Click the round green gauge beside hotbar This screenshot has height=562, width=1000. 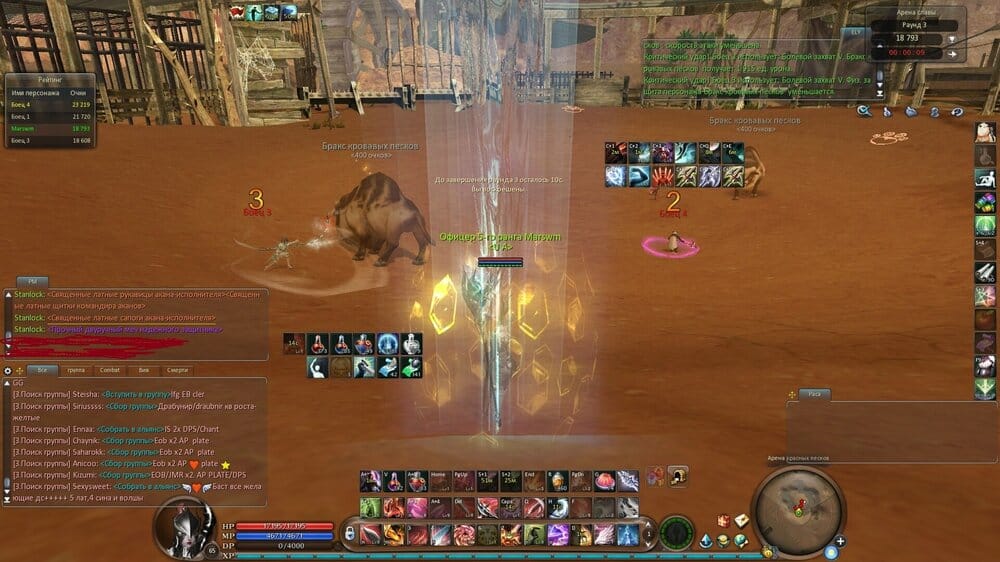(676, 531)
